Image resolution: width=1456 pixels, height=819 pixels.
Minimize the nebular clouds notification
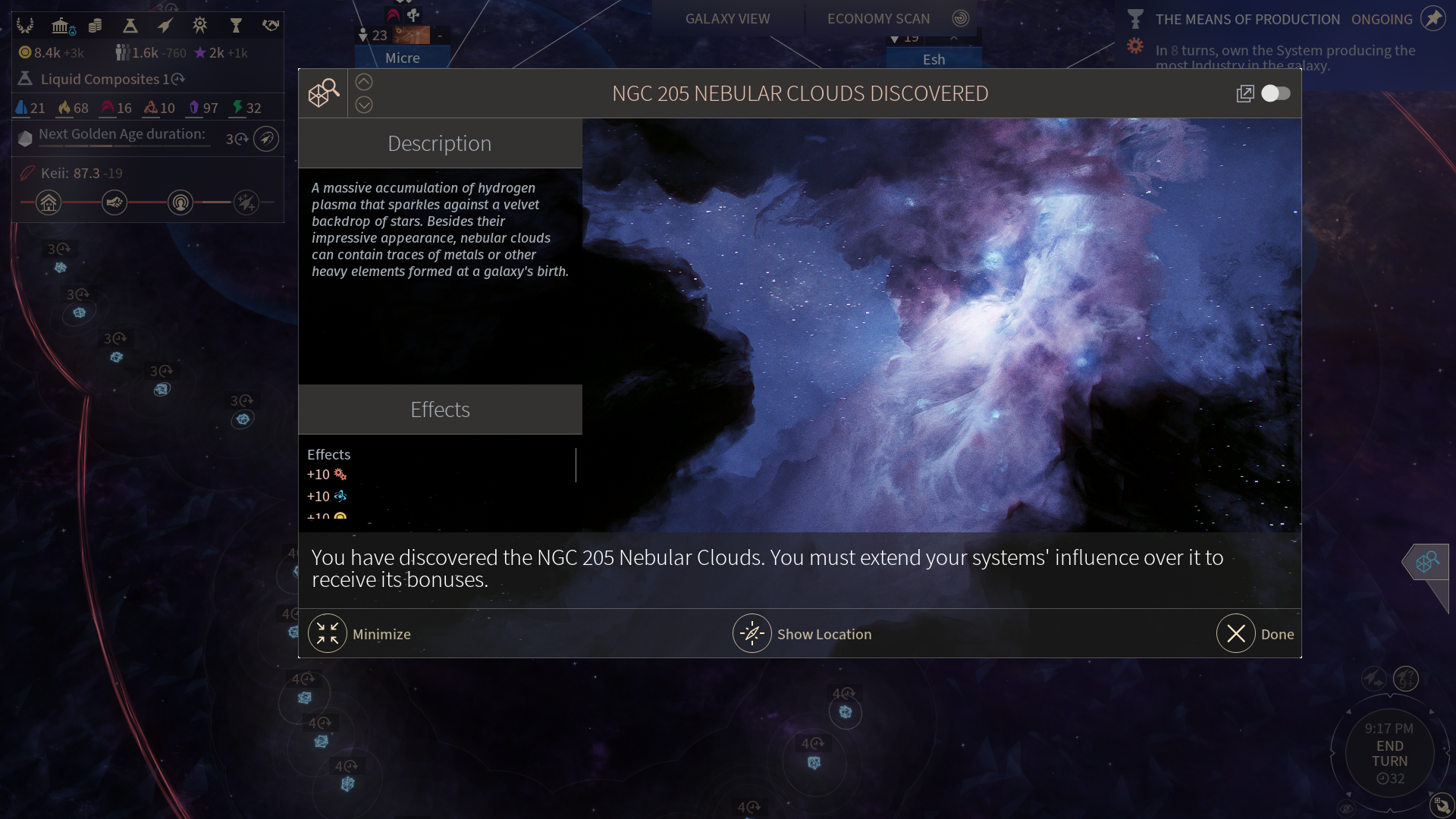[x=328, y=634]
